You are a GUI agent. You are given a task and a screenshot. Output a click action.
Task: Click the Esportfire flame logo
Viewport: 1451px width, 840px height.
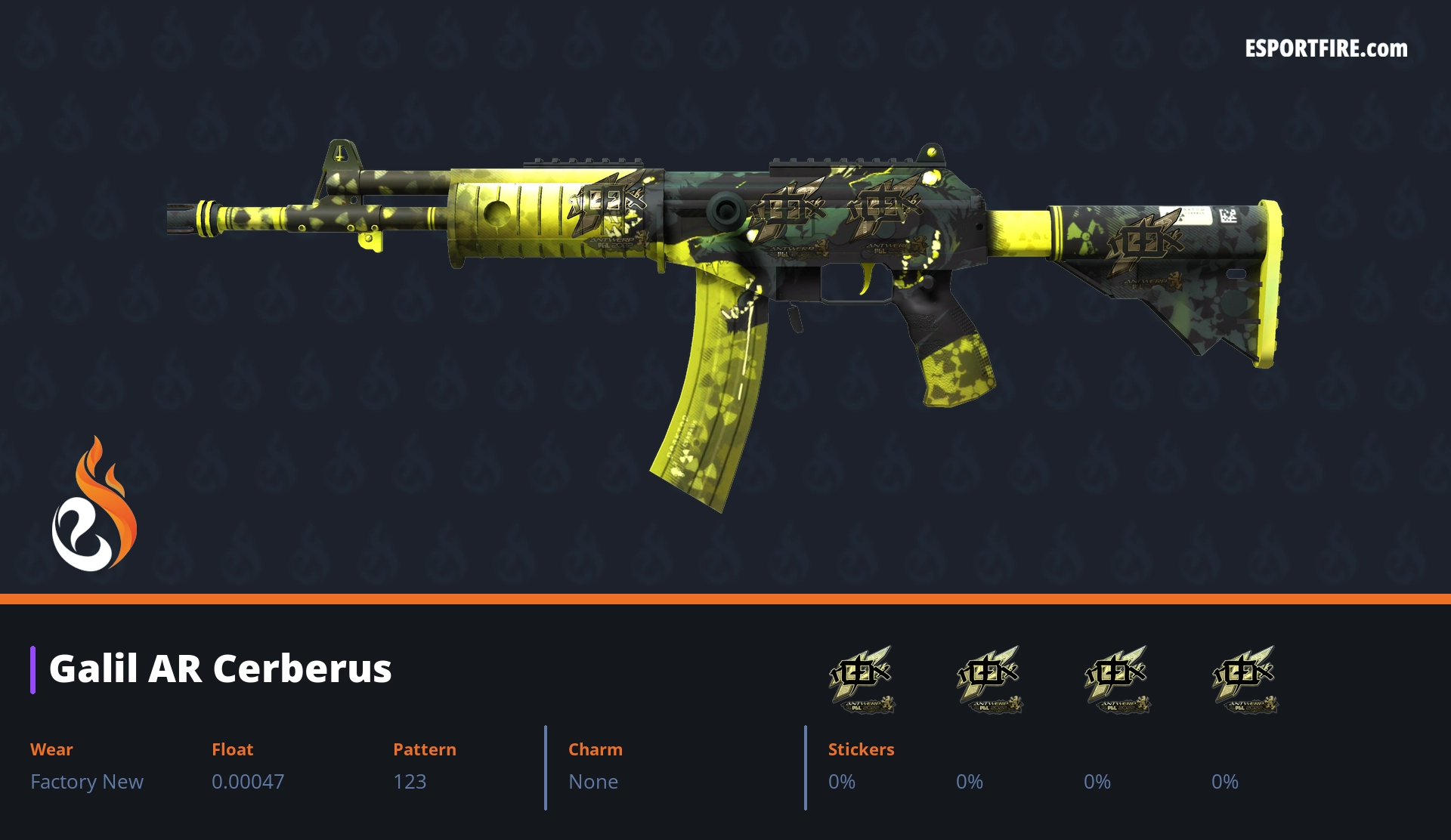(x=94, y=505)
